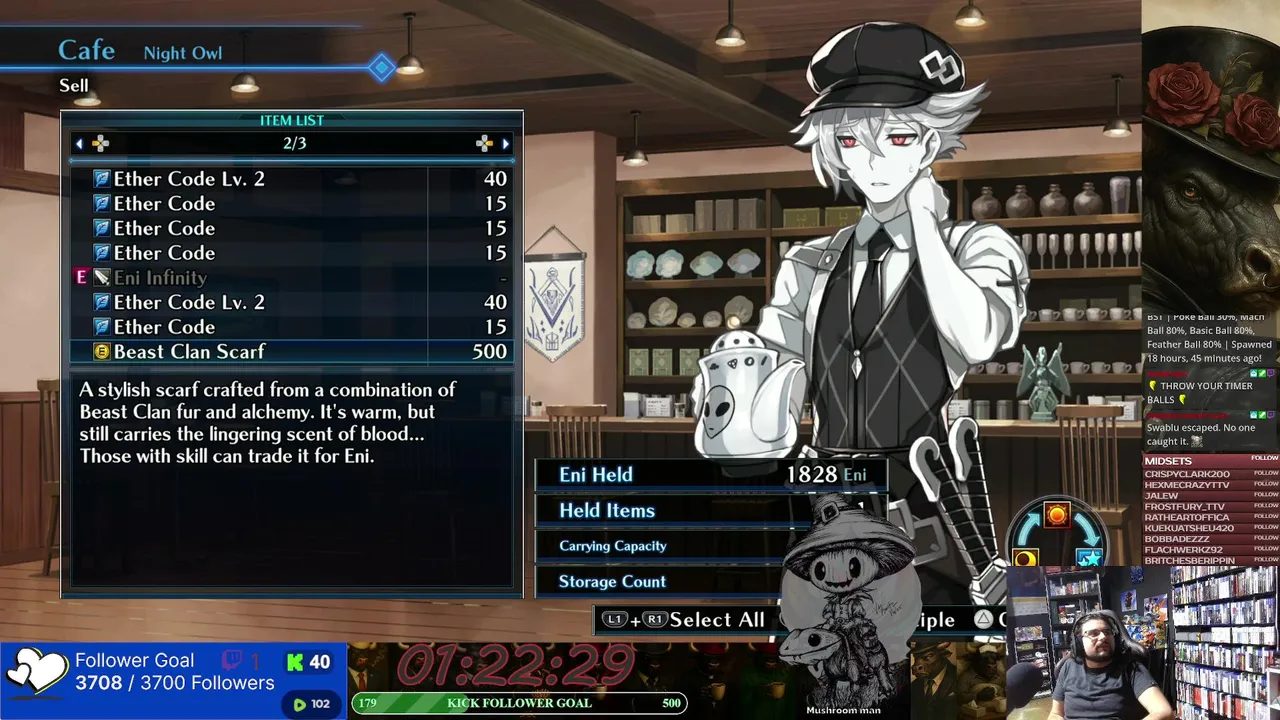
Task: Go to the previous item list page
Action: coord(80,144)
